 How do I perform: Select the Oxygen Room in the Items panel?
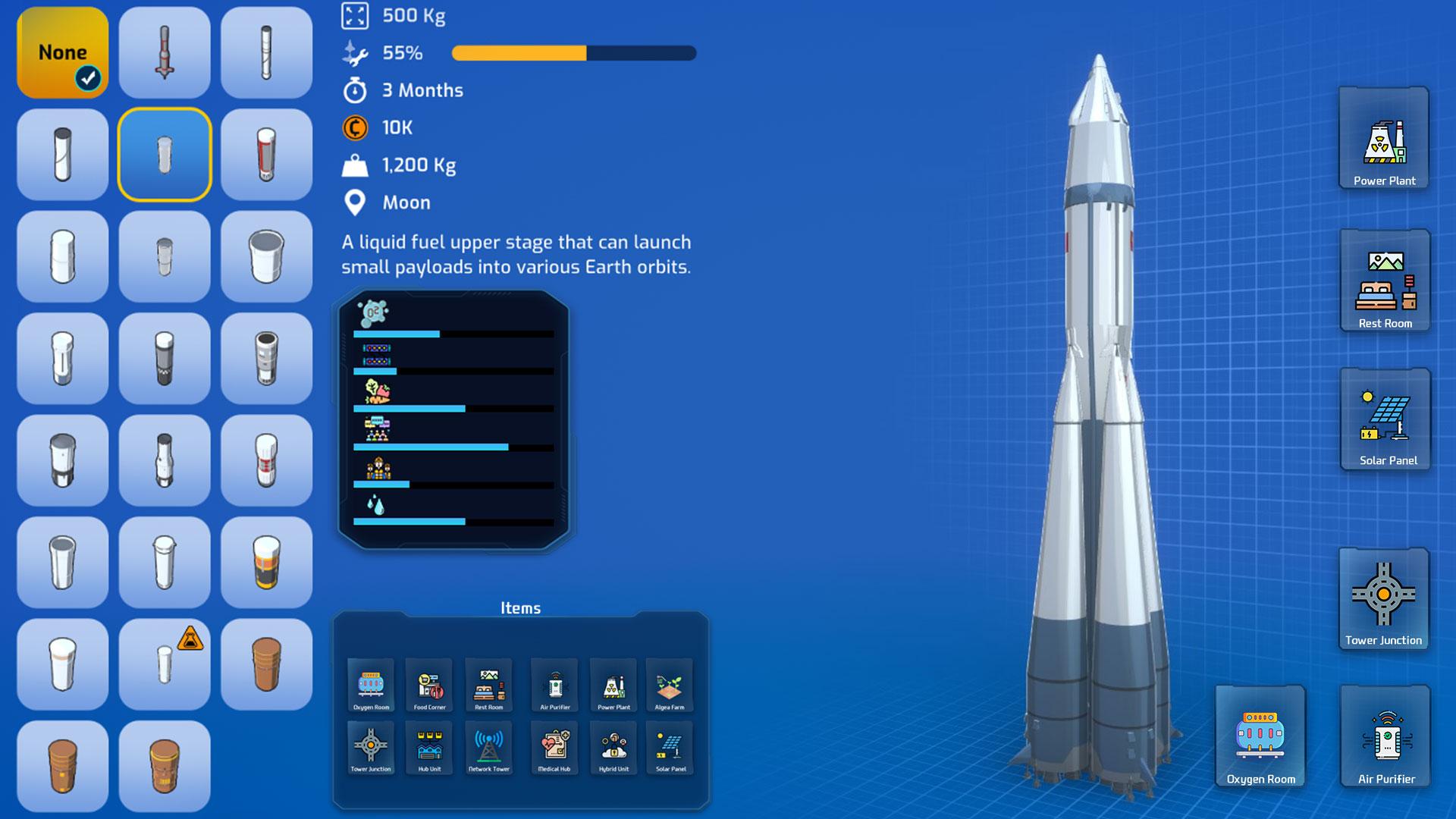click(371, 686)
